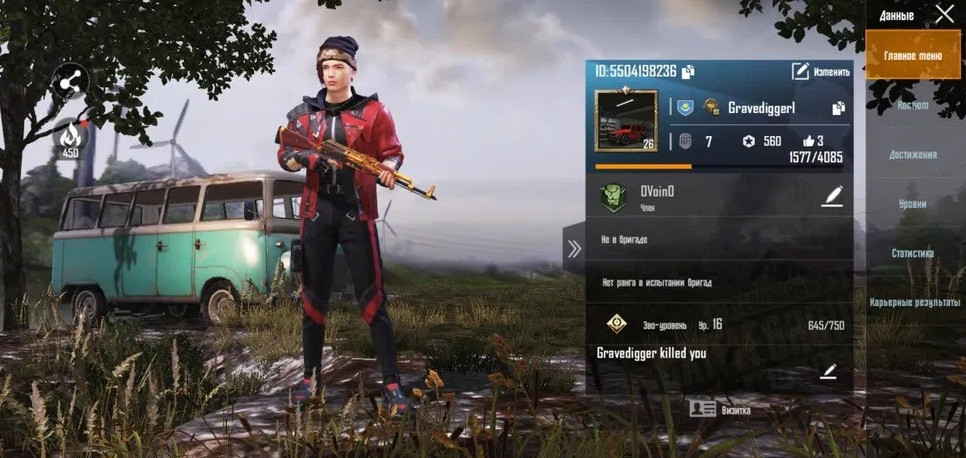Image resolution: width=966 pixels, height=458 pixels.
Task: Collapse the profile panel with the double arrow
Action: pyautogui.click(x=574, y=249)
